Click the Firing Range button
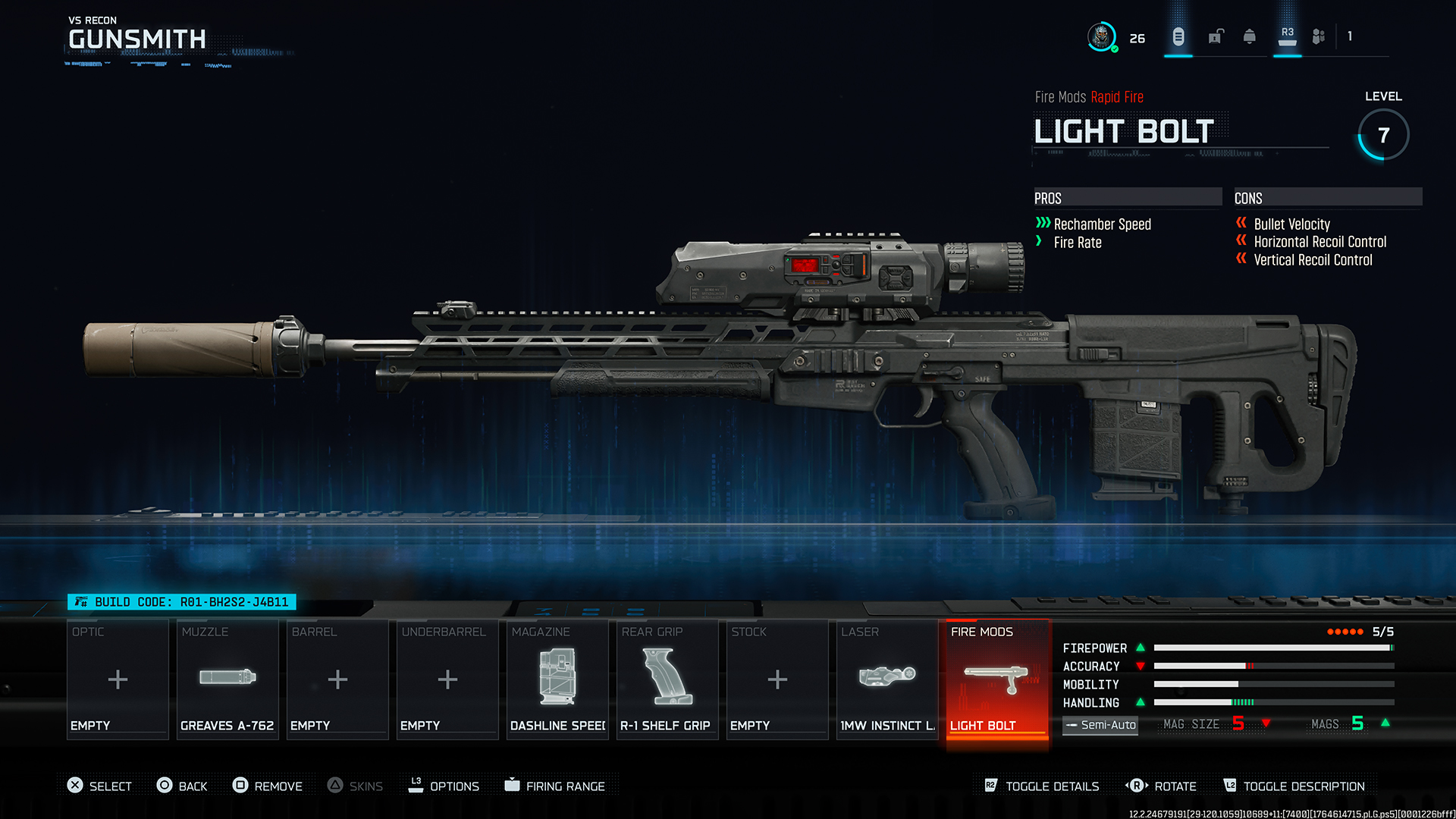 click(x=565, y=786)
